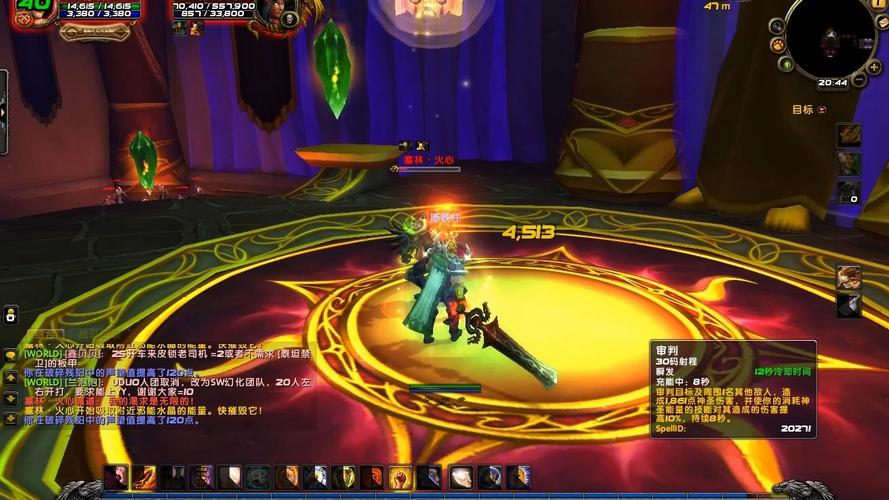Use the first action bar ability slot

pos(116,478)
